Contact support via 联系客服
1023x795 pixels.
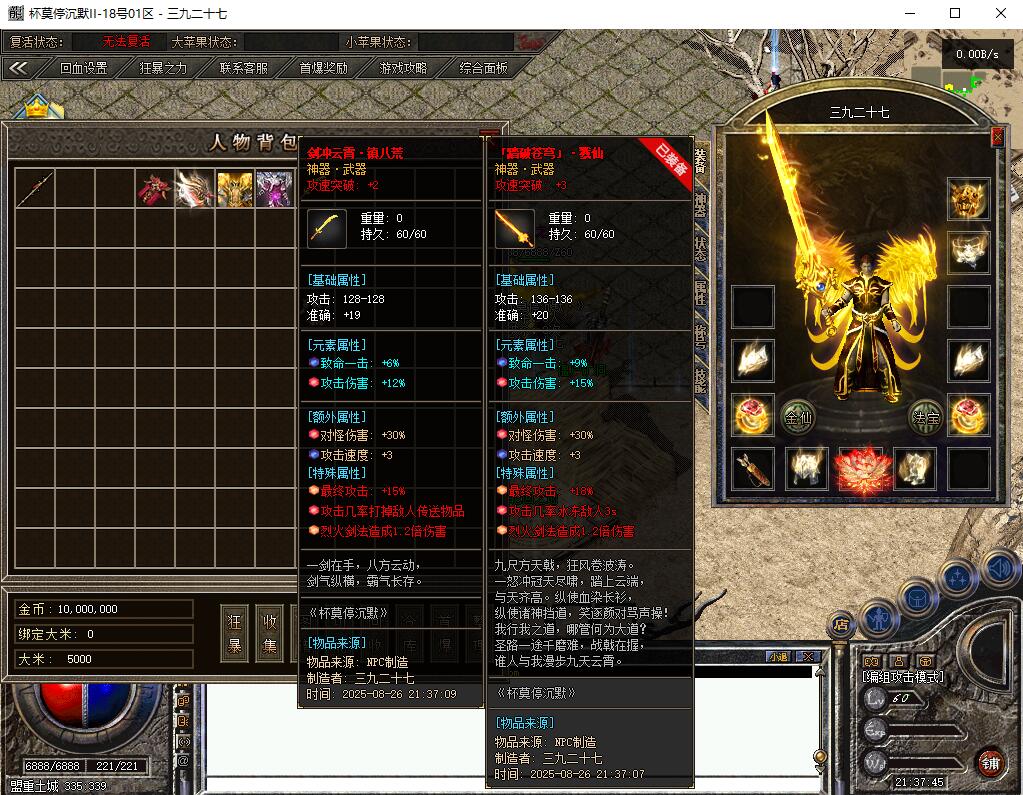[243, 68]
